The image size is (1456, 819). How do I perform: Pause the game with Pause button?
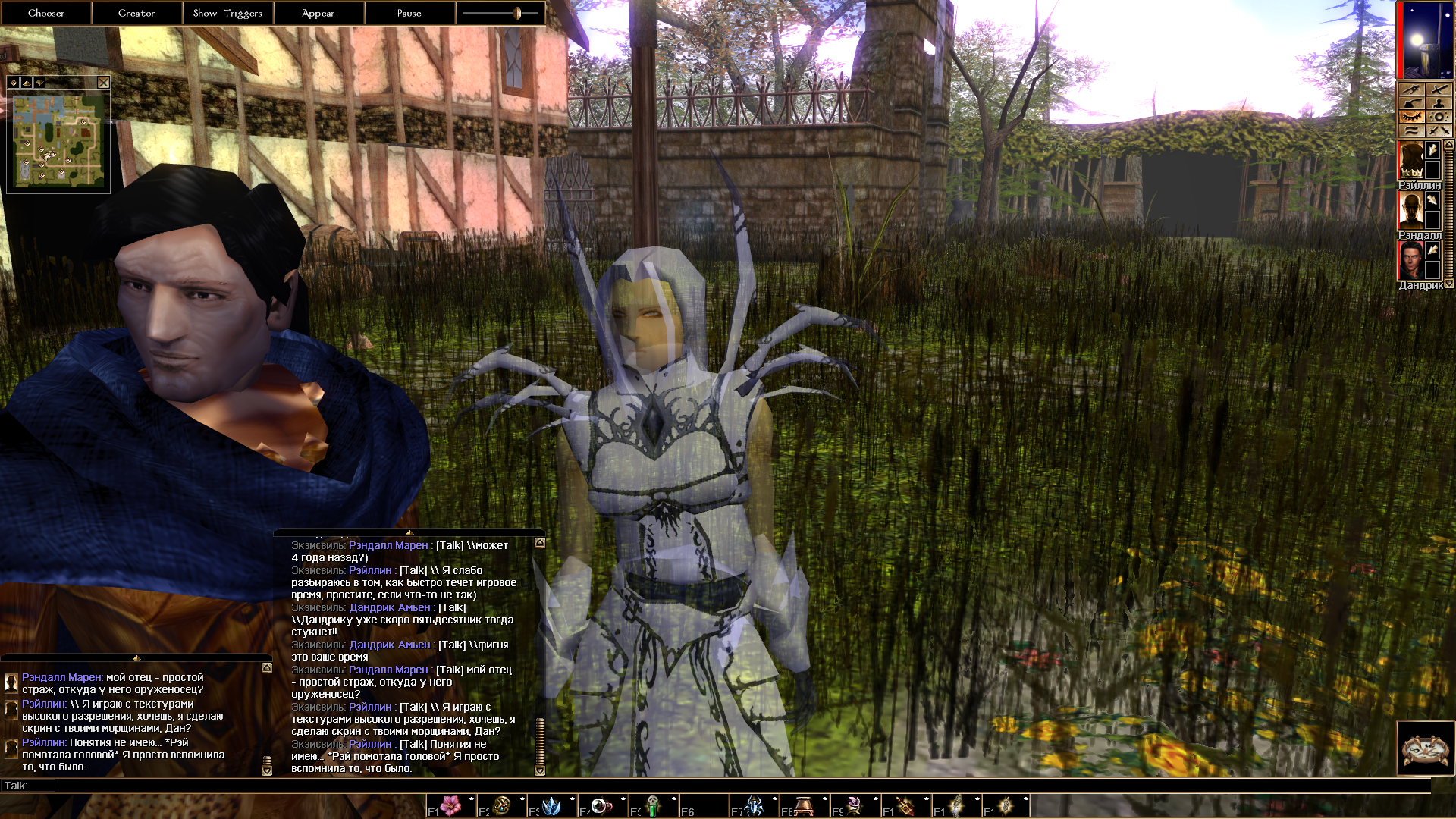(x=409, y=13)
